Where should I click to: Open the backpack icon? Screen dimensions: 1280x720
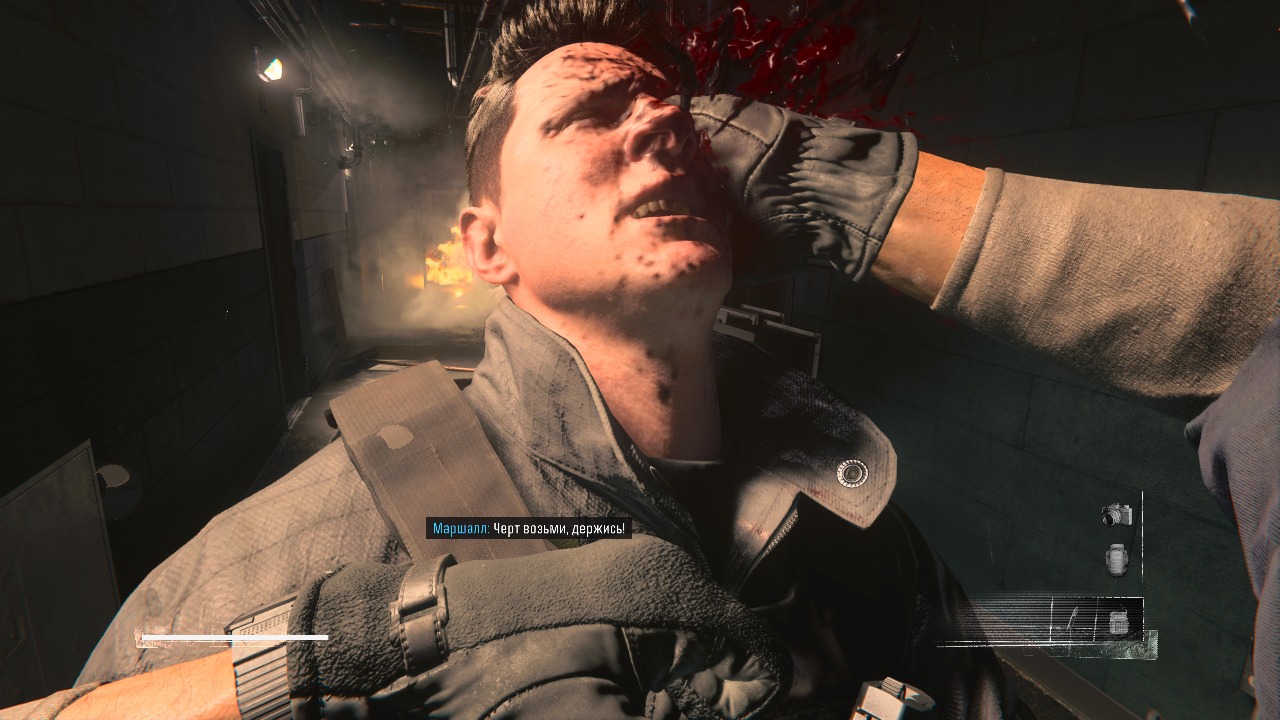(x=1117, y=559)
